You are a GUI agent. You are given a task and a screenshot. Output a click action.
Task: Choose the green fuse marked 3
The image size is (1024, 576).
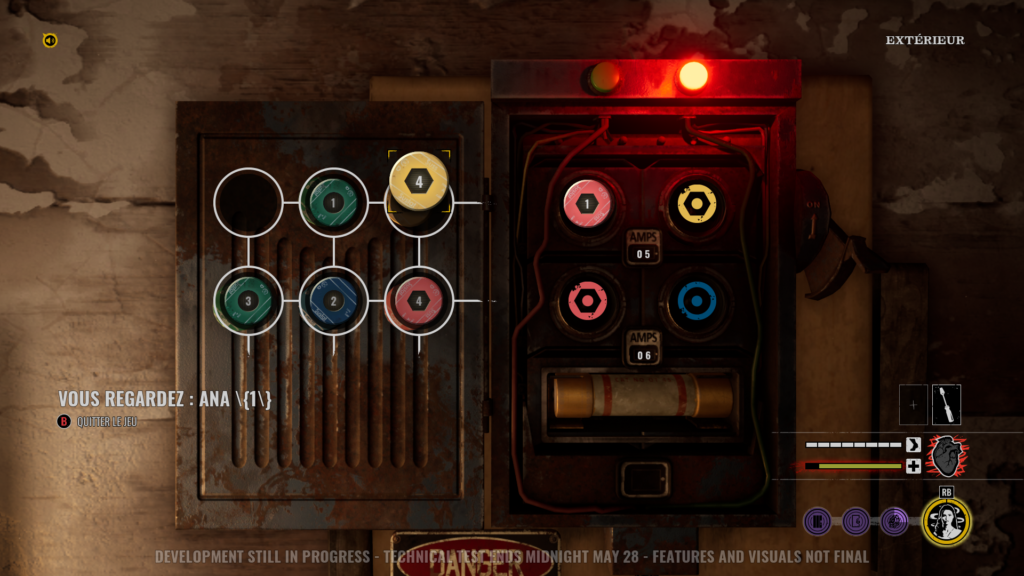[x=249, y=300]
